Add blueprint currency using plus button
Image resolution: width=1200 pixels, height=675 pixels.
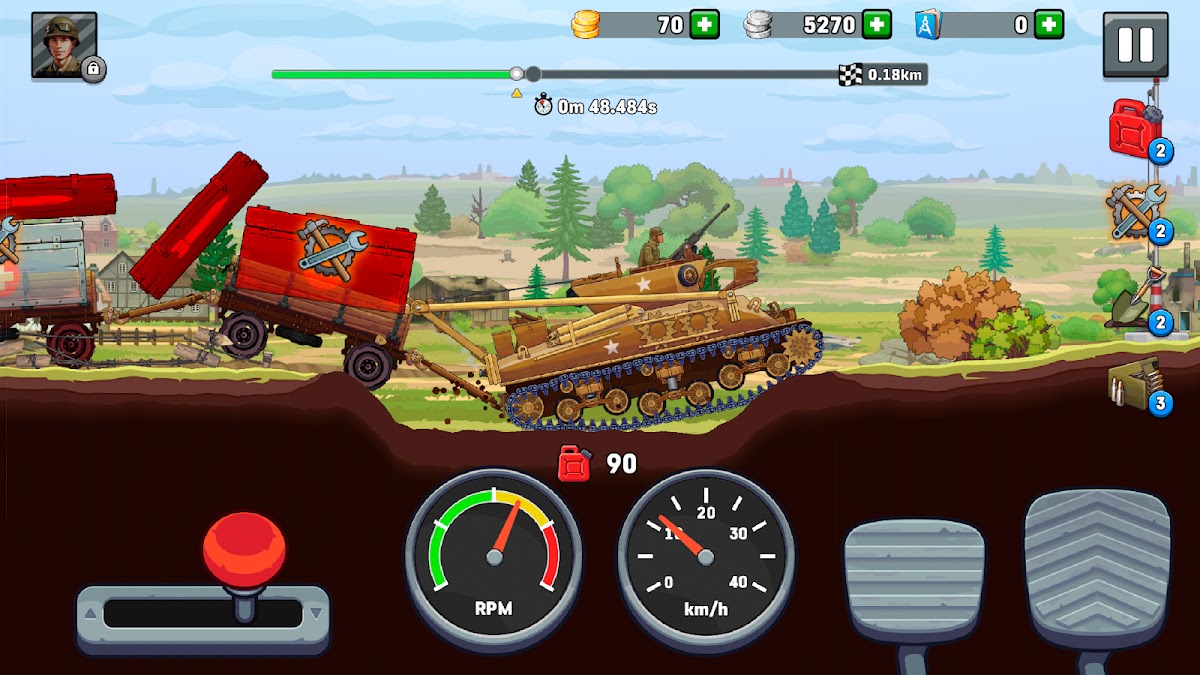pos(1049,25)
